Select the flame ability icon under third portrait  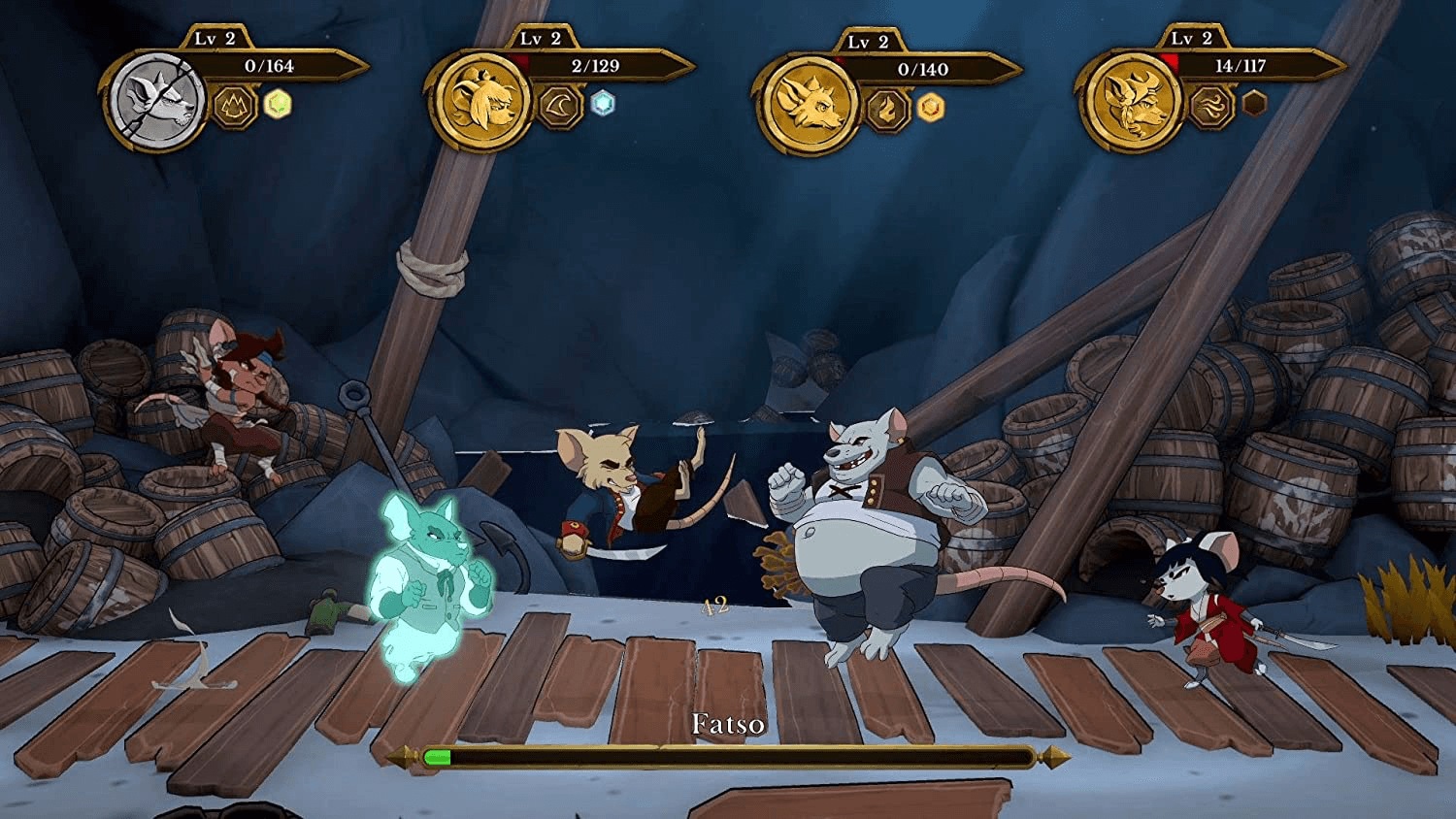pyautogui.click(x=888, y=109)
